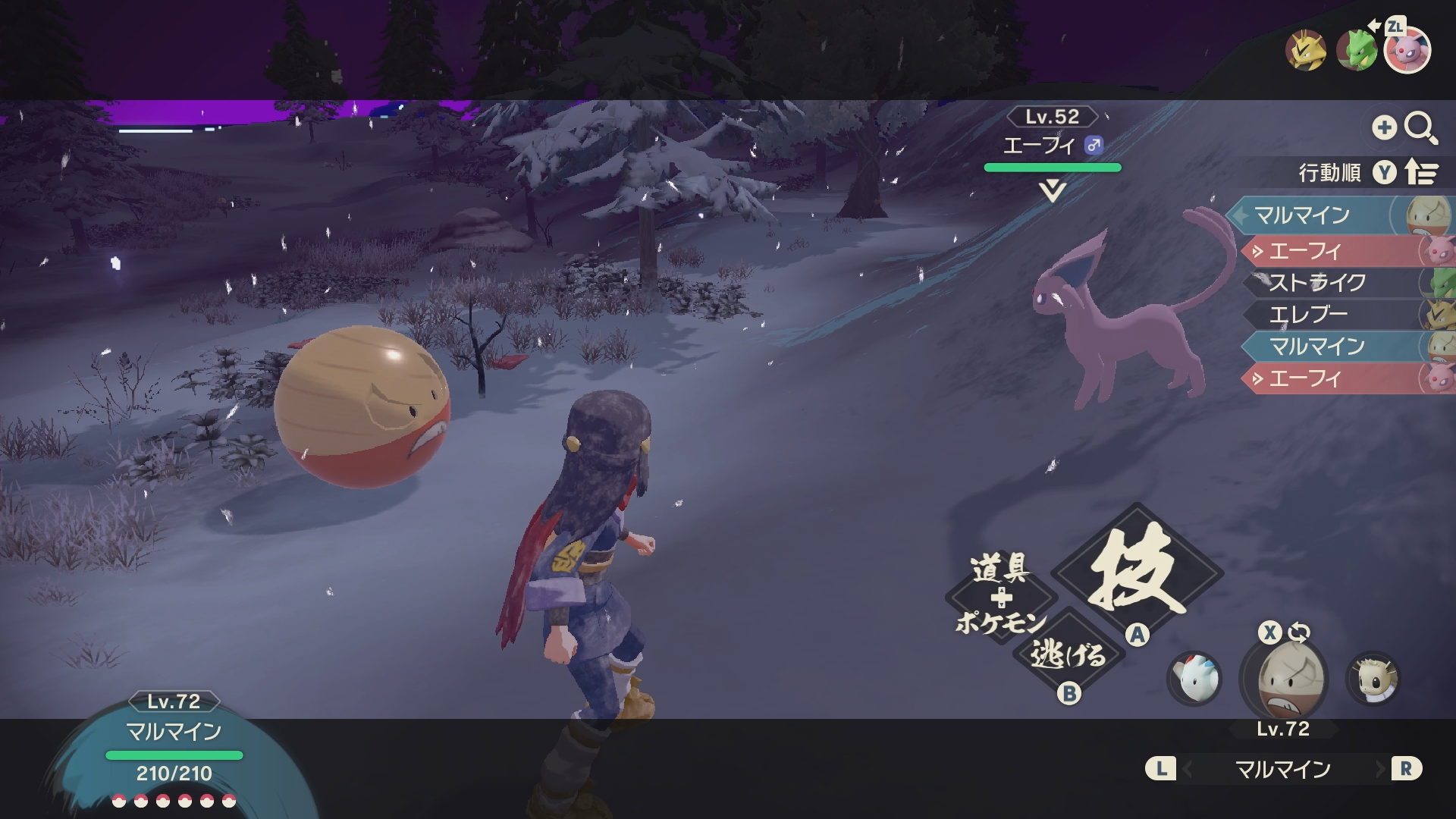Select the circled Espeon portrait in the enemy lineup
The width and height of the screenshot is (1456, 819).
point(1407,50)
